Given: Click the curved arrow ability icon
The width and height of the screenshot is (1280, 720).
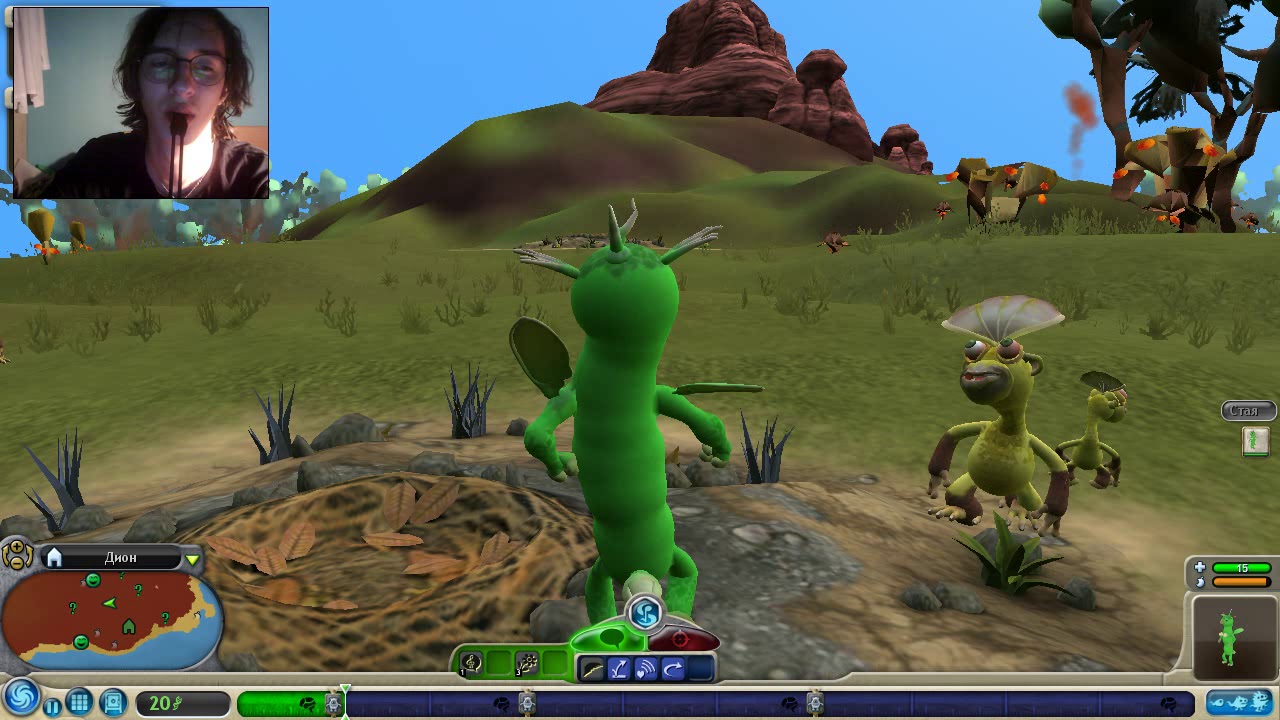Looking at the screenshot, I should (673, 669).
